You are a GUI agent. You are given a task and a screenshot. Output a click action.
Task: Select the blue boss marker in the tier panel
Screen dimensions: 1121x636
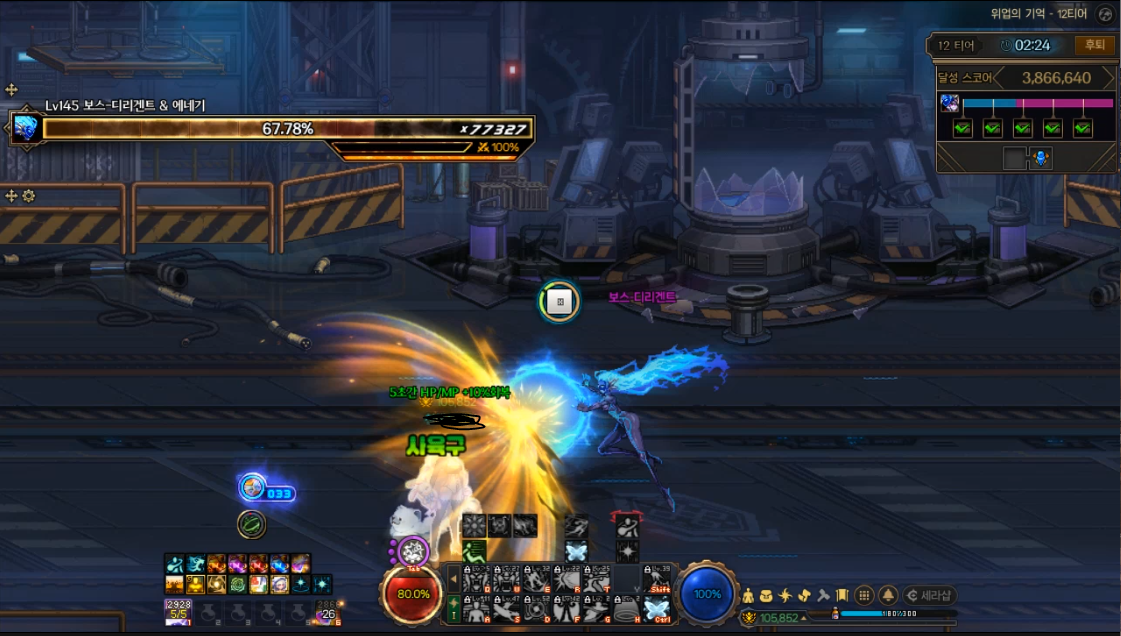[1041, 158]
